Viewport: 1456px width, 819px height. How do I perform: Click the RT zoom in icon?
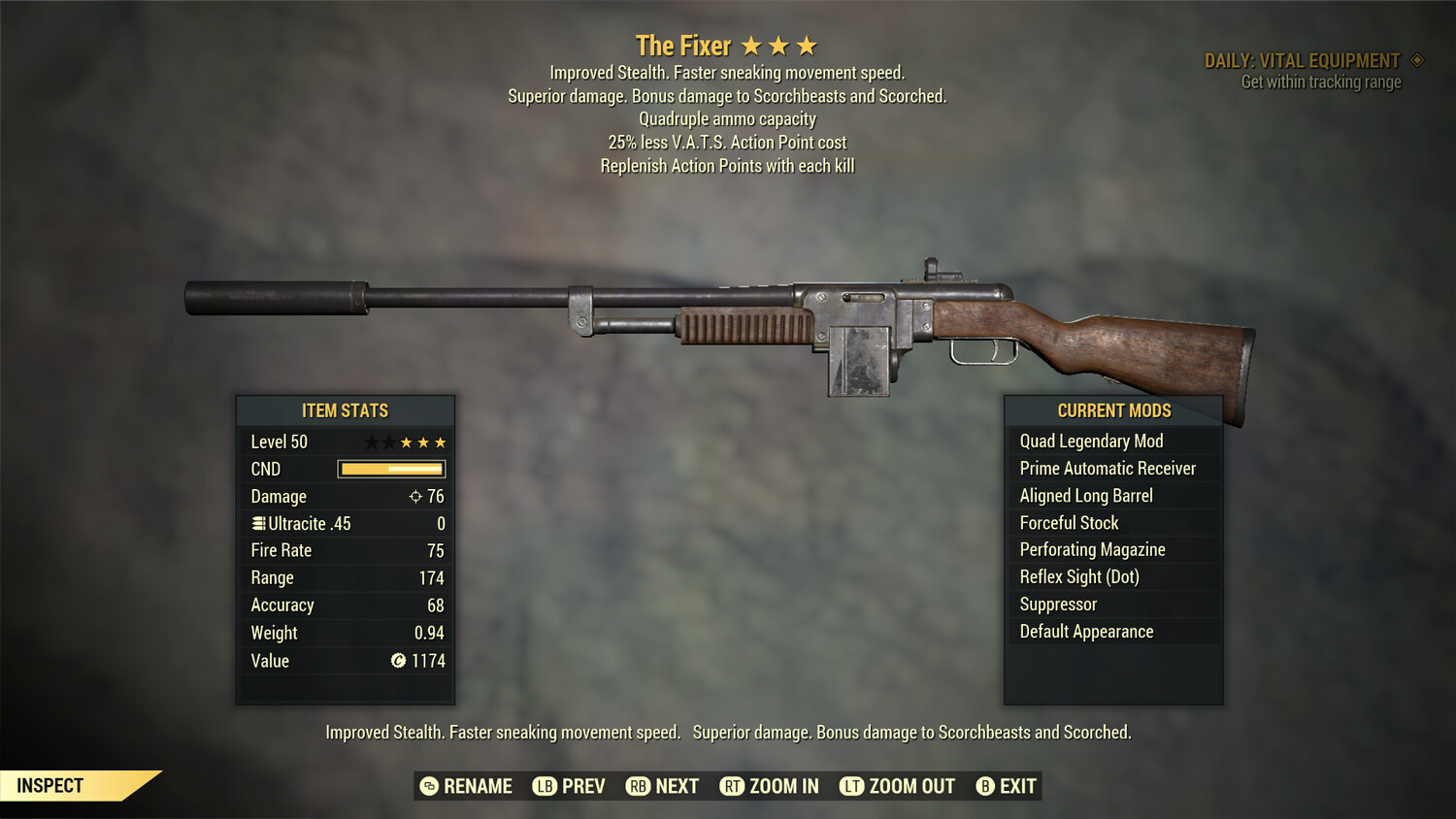pyautogui.click(x=731, y=786)
